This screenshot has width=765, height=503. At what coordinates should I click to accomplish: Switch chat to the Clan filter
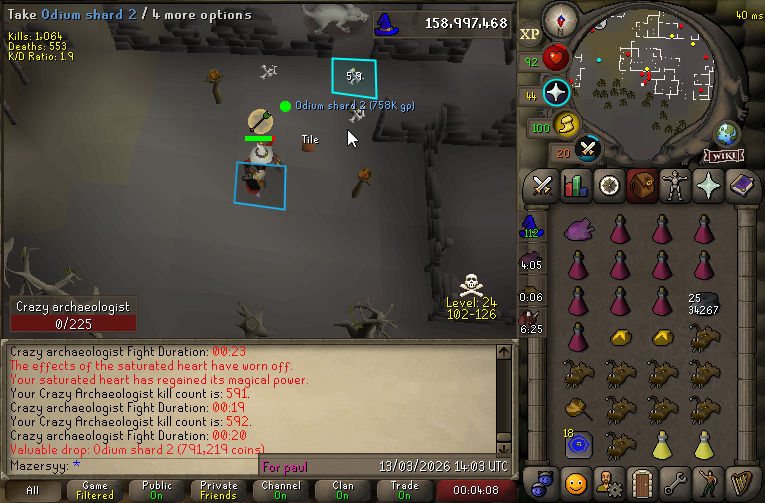343,490
